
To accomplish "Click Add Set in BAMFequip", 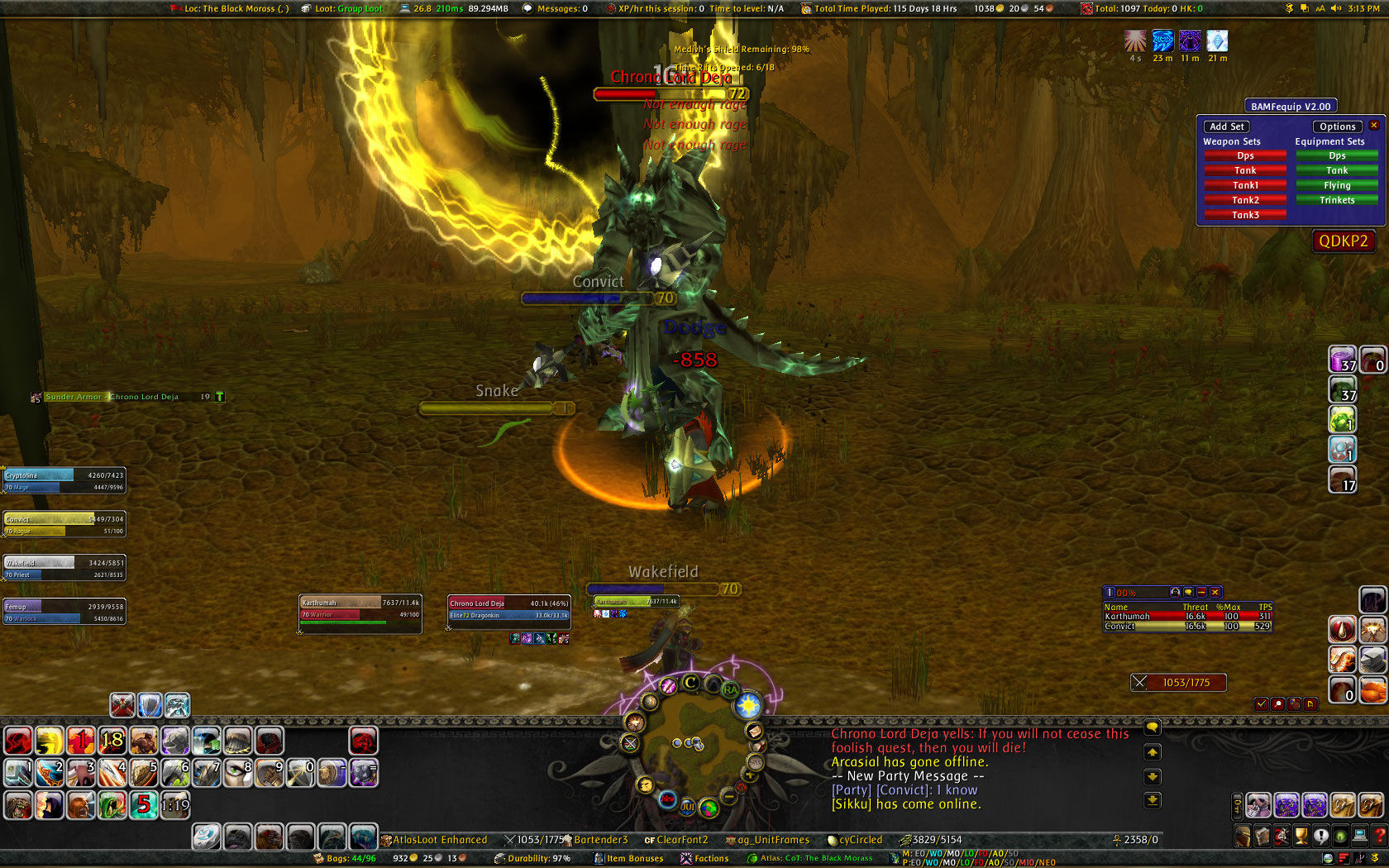I will click(x=1226, y=126).
